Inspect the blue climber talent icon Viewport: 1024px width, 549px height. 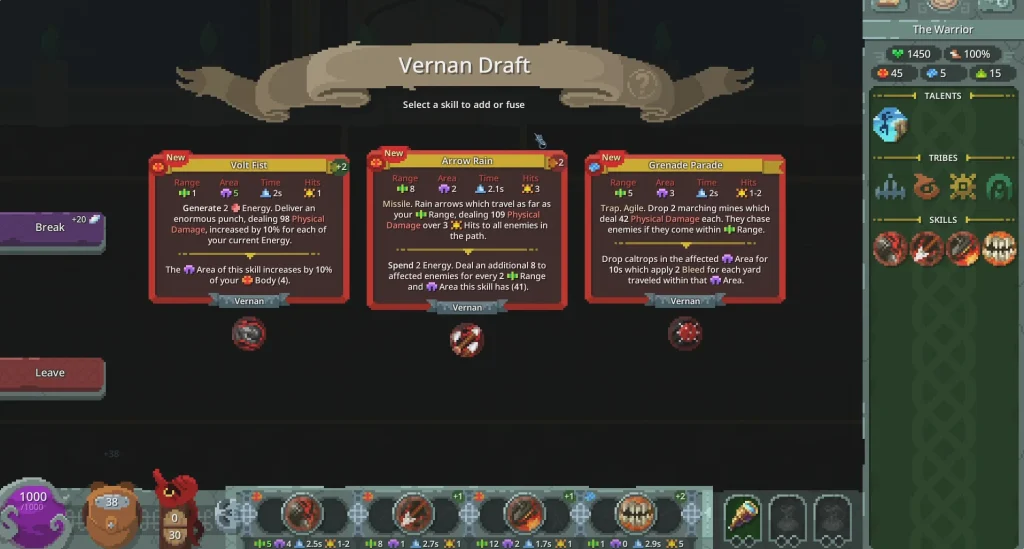point(890,125)
